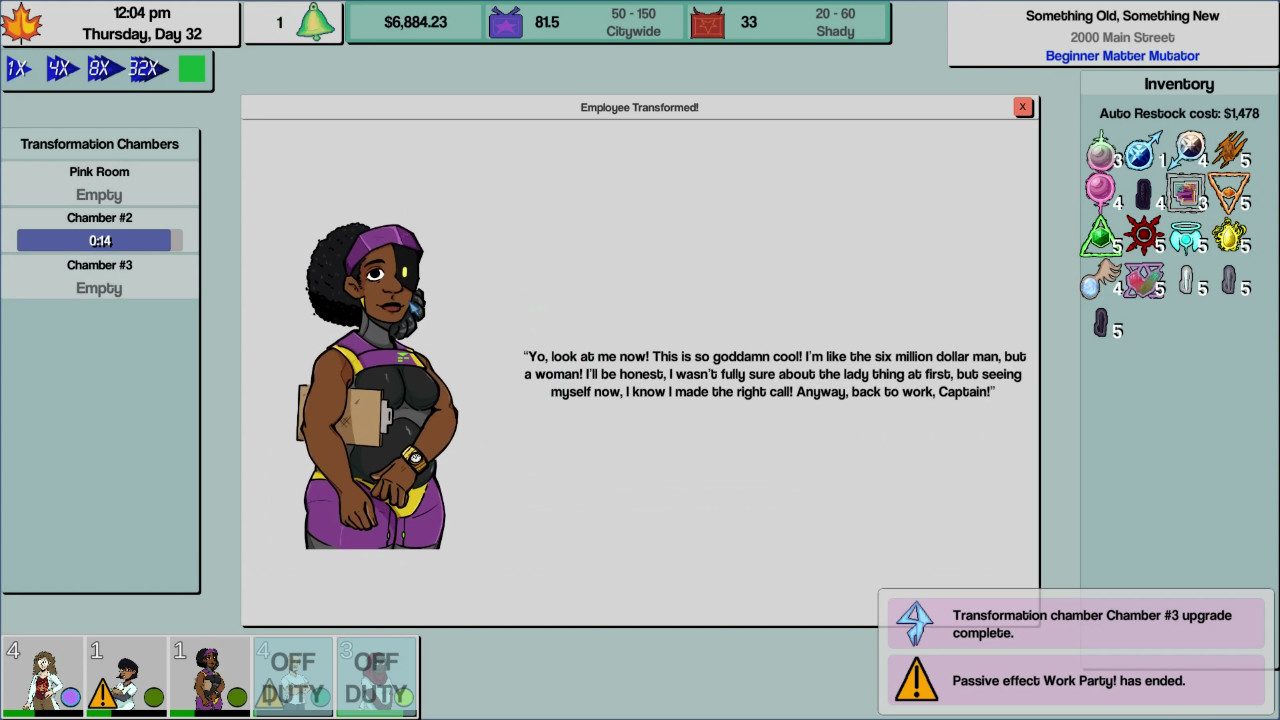Open the employee with warning alert portrait
Viewport: 1280px width, 720px height.
126,677
